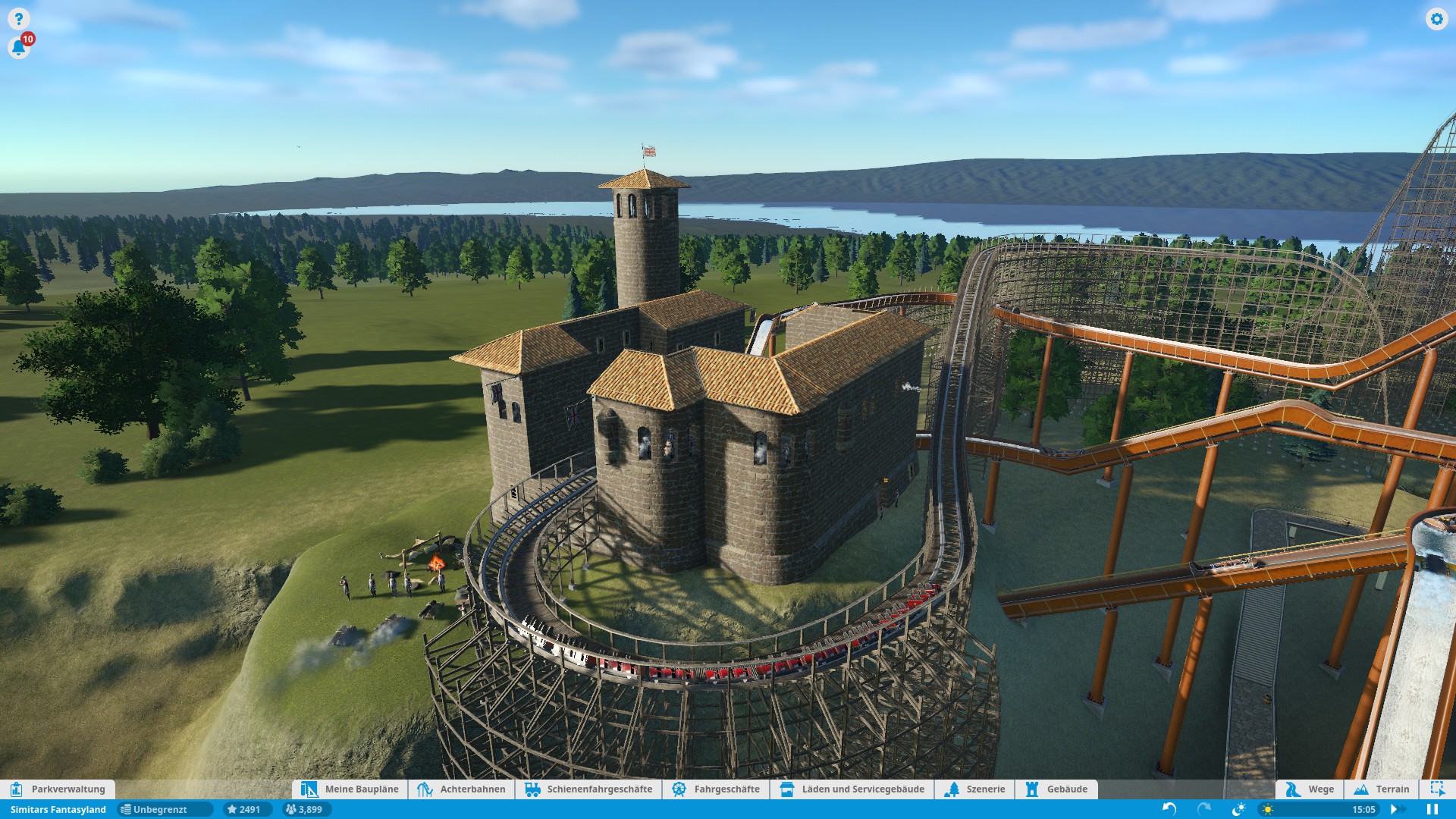The width and height of the screenshot is (1456, 819).
Task: Open Parkverwaltung park management
Action: coord(58,789)
